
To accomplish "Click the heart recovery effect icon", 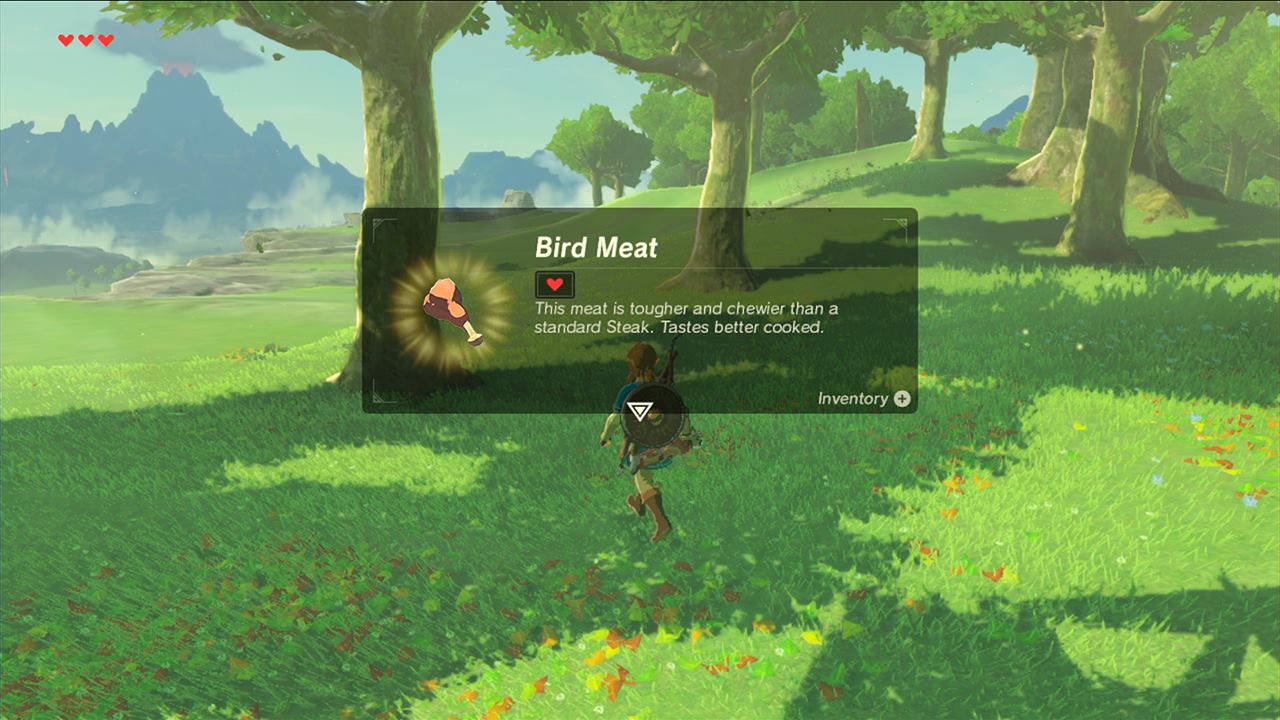I will 555,284.
